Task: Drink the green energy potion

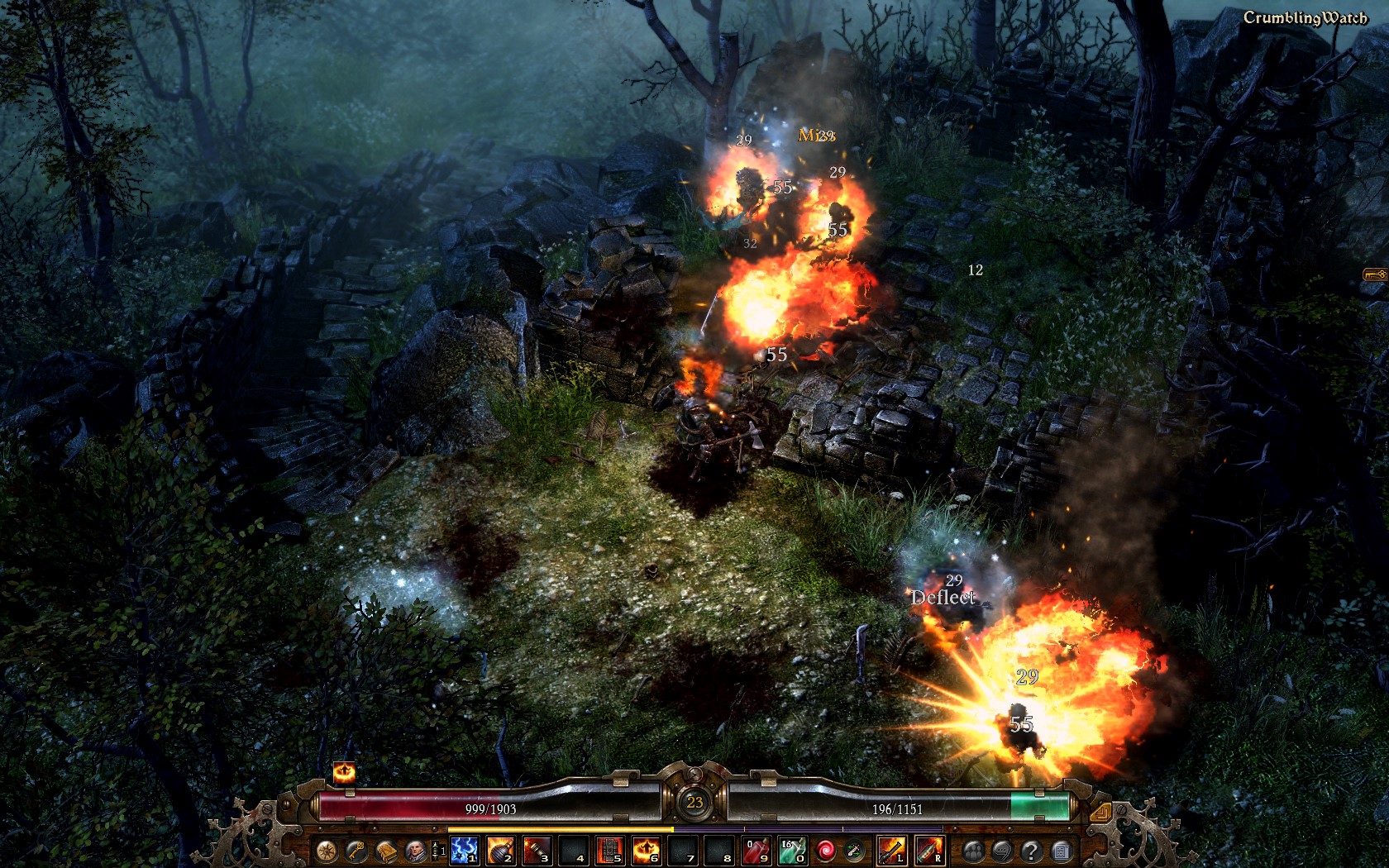Action: click(791, 851)
